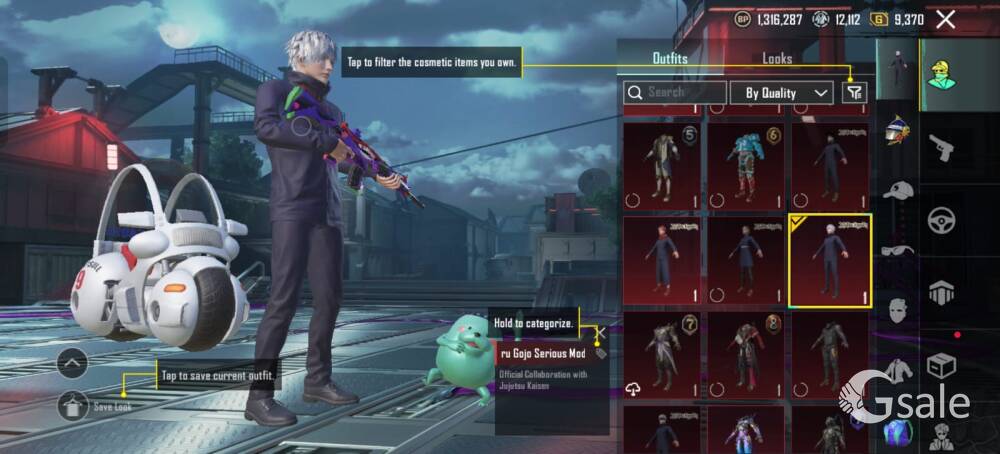
Task: Select the Outfits tab
Action: coord(670,59)
